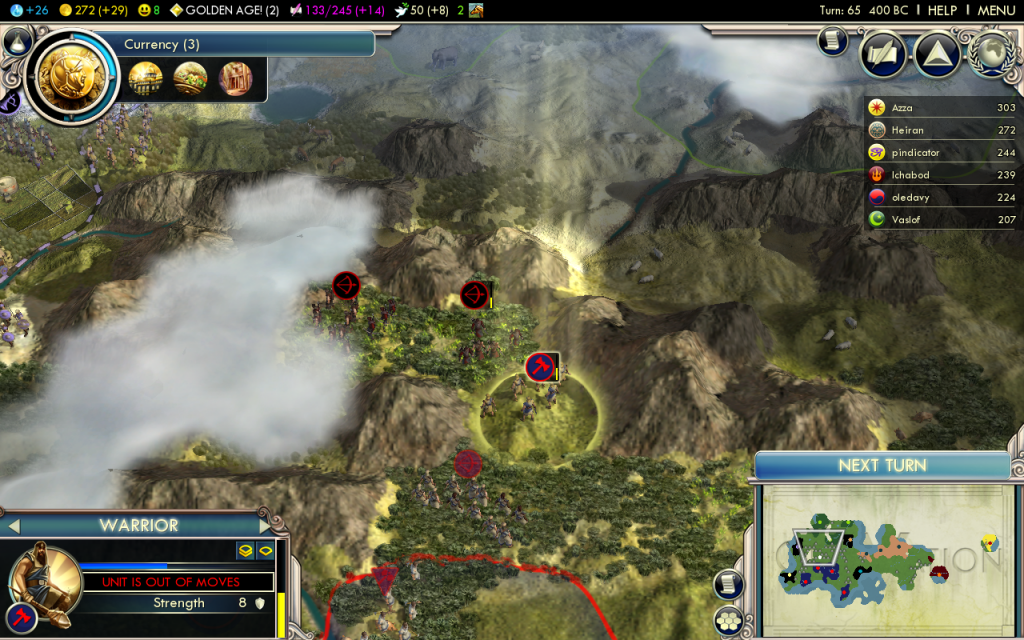Viewport: 1024px width, 640px height.
Task: Select next unit with right arrow
Action: [265, 525]
